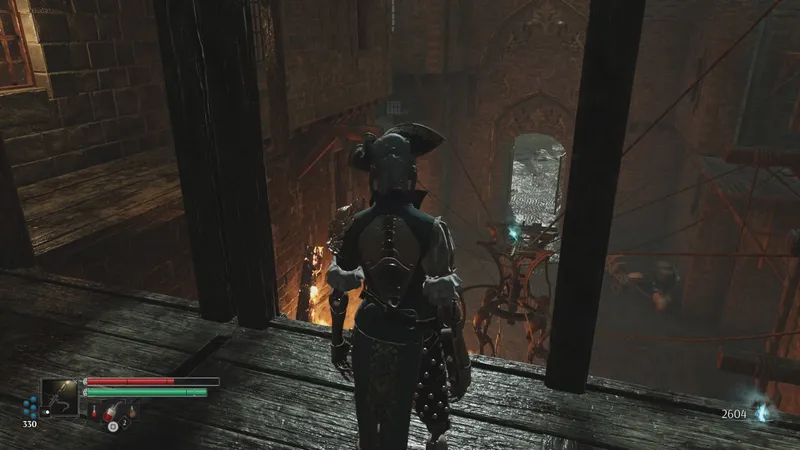Click the glowing anima essence icon
Screen dimensions: 800x450
pos(763,412)
